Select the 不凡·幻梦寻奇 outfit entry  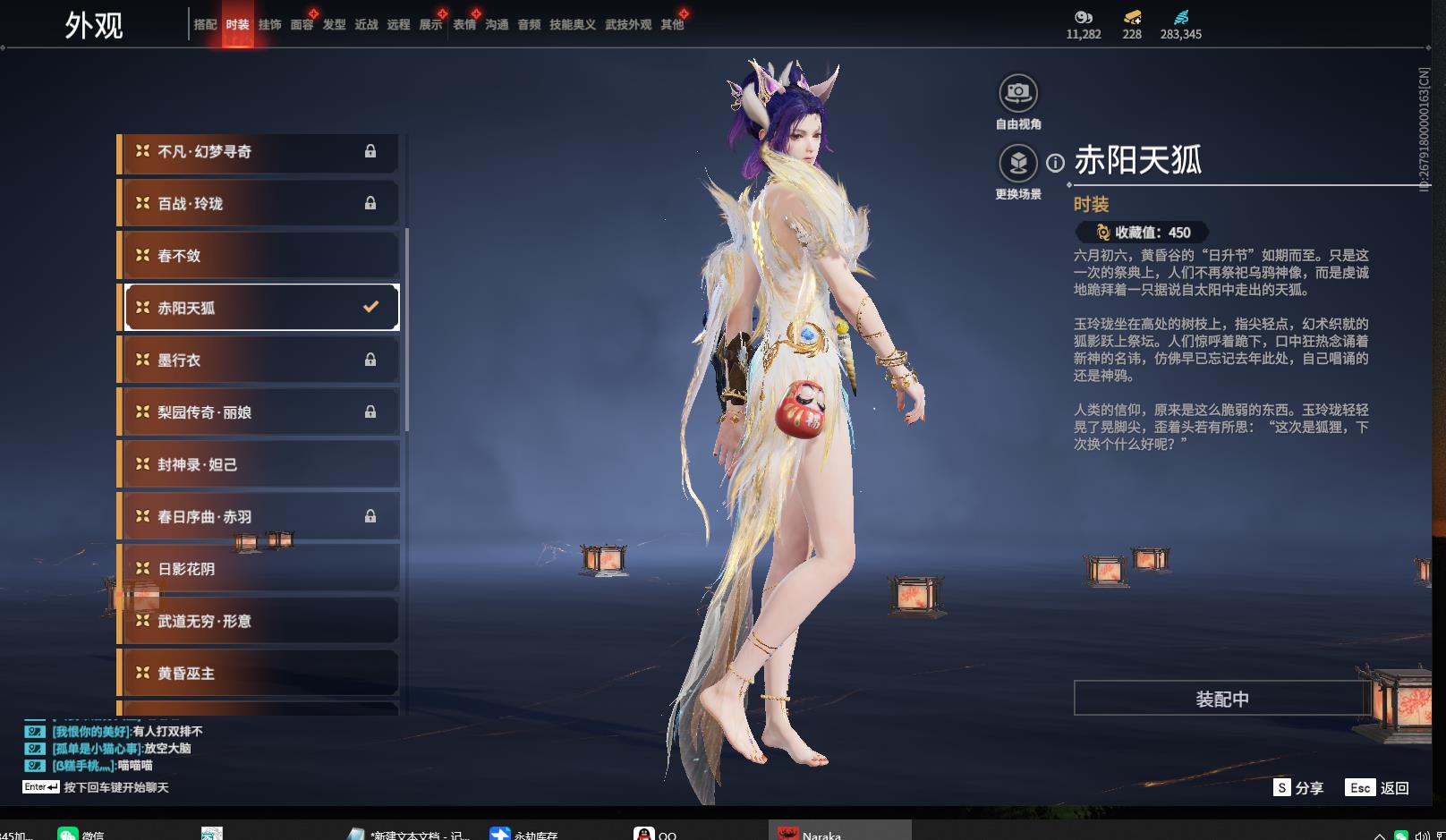tap(259, 151)
